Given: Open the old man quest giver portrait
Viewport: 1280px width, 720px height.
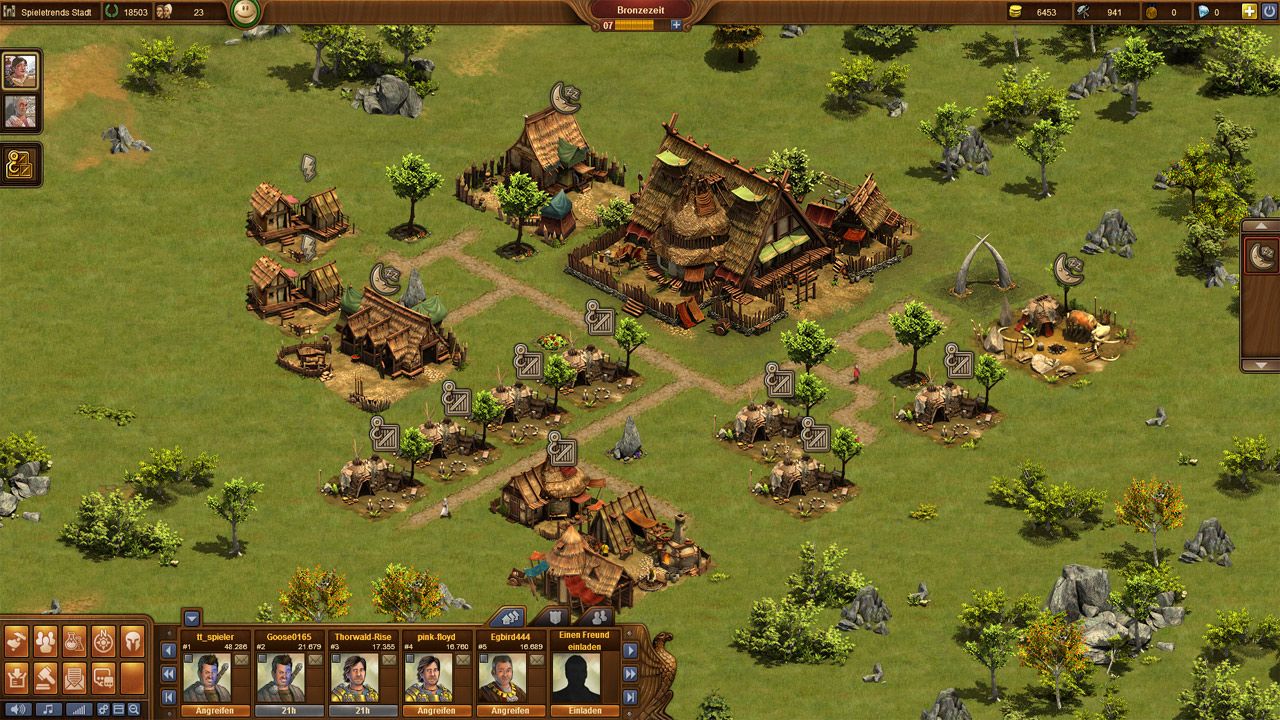Looking at the screenshot, I should pos(20,111).
